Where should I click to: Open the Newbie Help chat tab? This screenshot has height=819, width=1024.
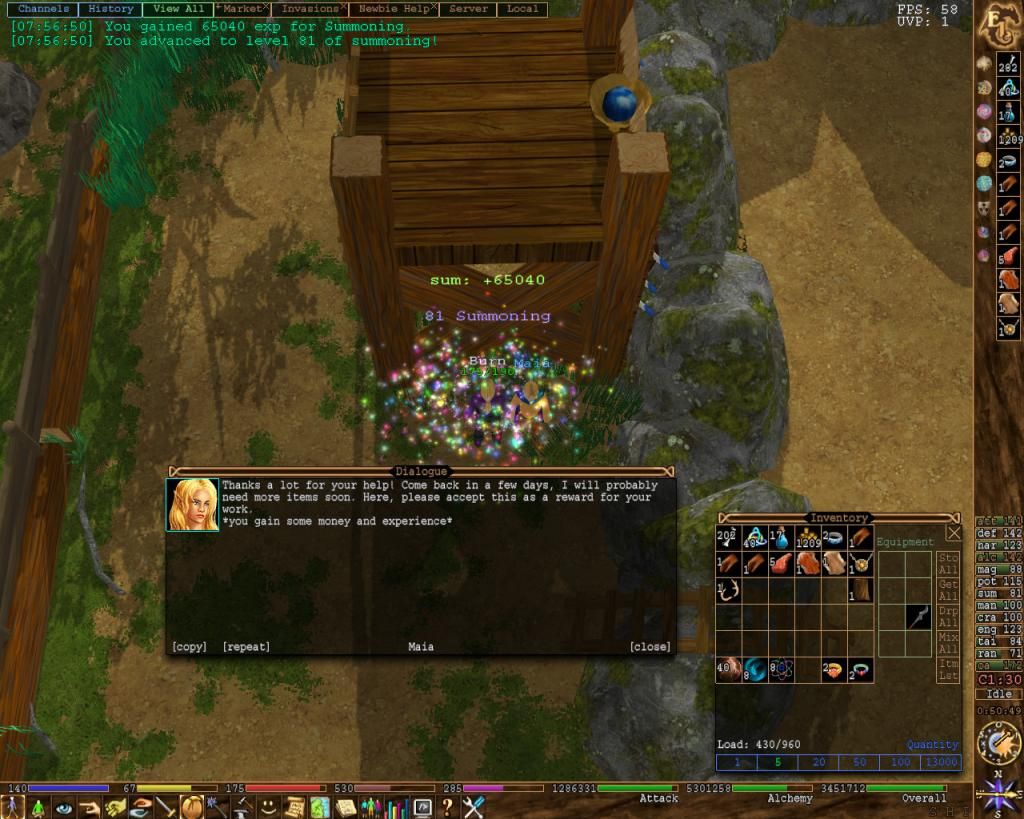click(x=395, y=9)
